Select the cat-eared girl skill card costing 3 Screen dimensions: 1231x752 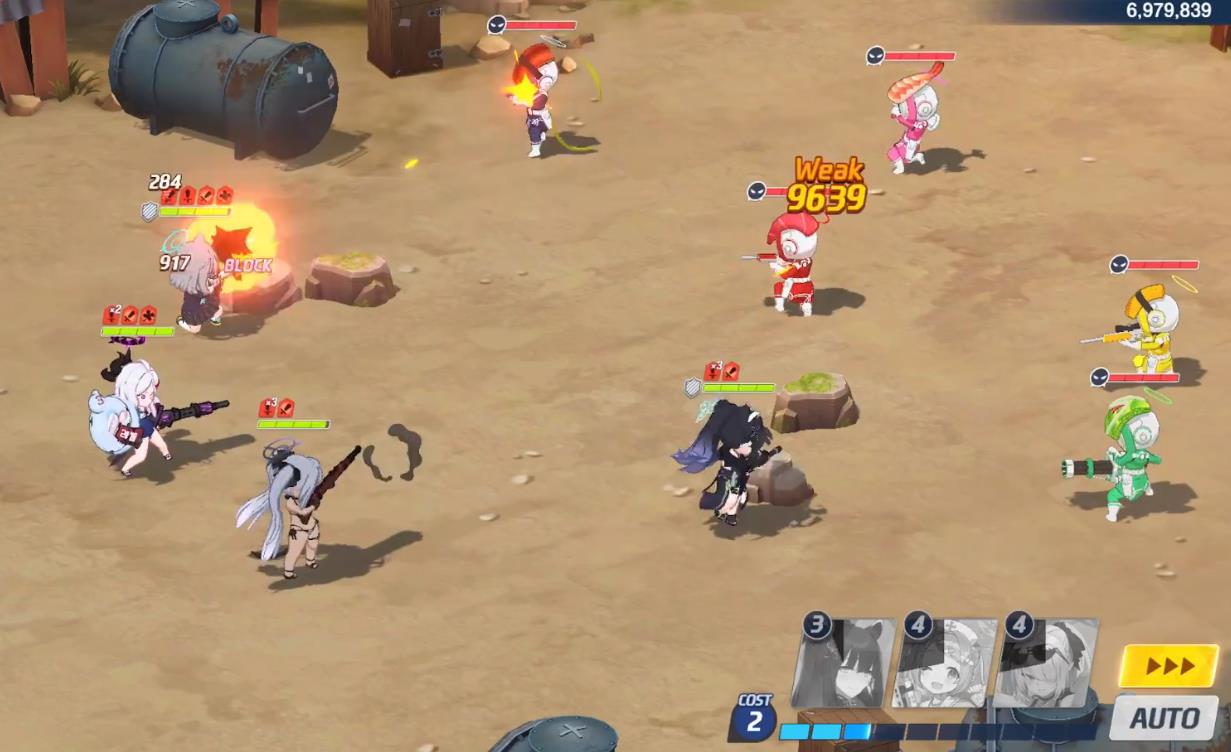(843, 664)
